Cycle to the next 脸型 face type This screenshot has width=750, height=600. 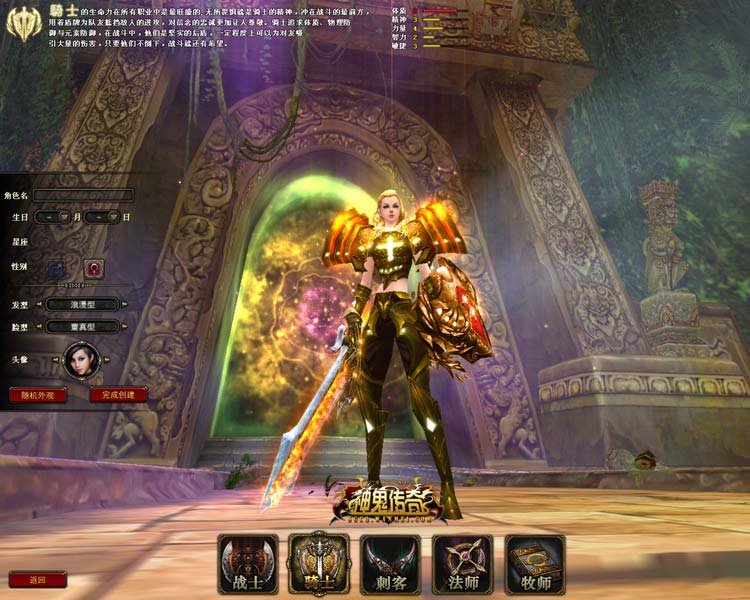[124, 326]
